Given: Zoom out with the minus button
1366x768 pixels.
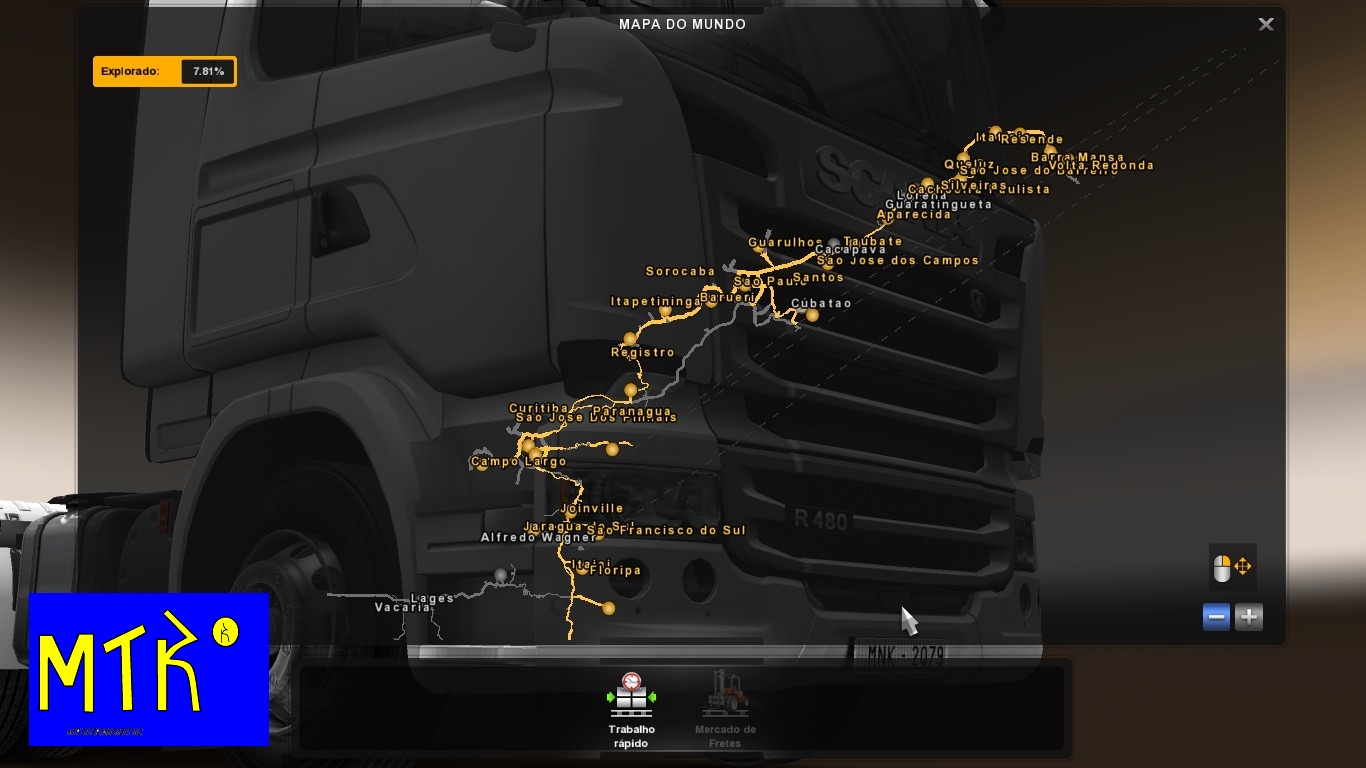Looking at the screenshot, I should [1216, 617].
